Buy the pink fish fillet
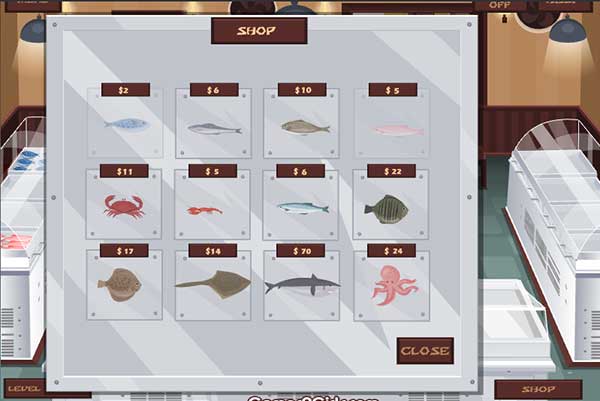 click(392, 128)
